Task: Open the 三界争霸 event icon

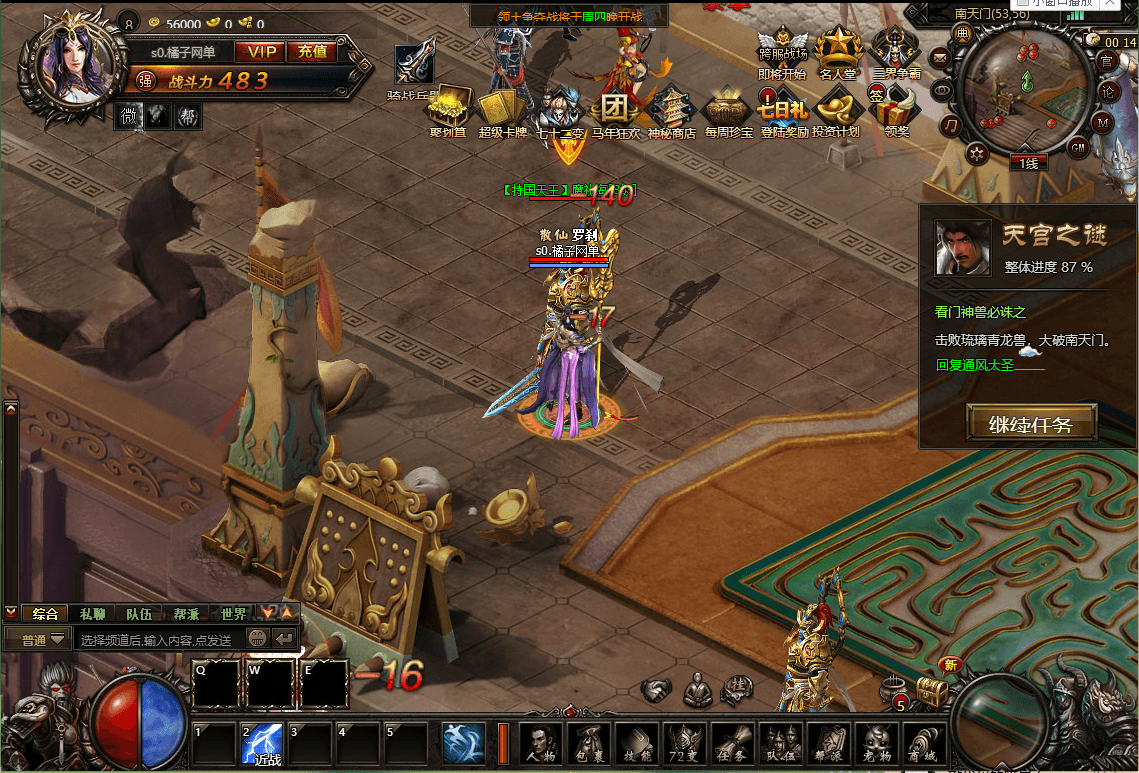Action: click(896, 52)
